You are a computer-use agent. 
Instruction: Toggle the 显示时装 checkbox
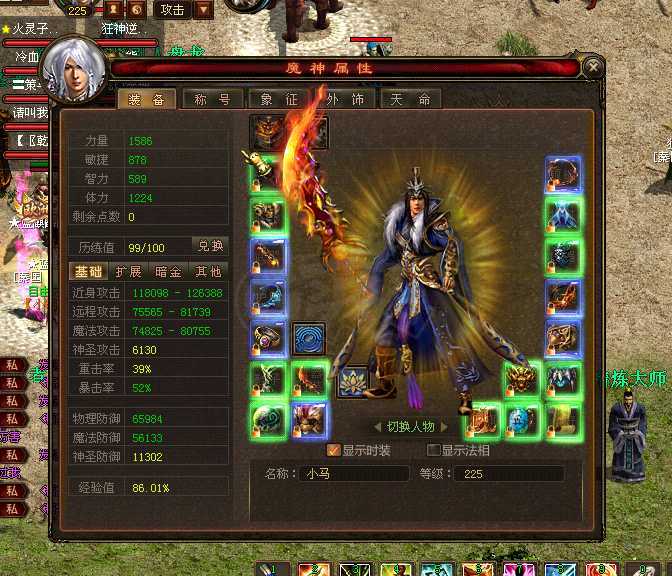click(334, 450)
